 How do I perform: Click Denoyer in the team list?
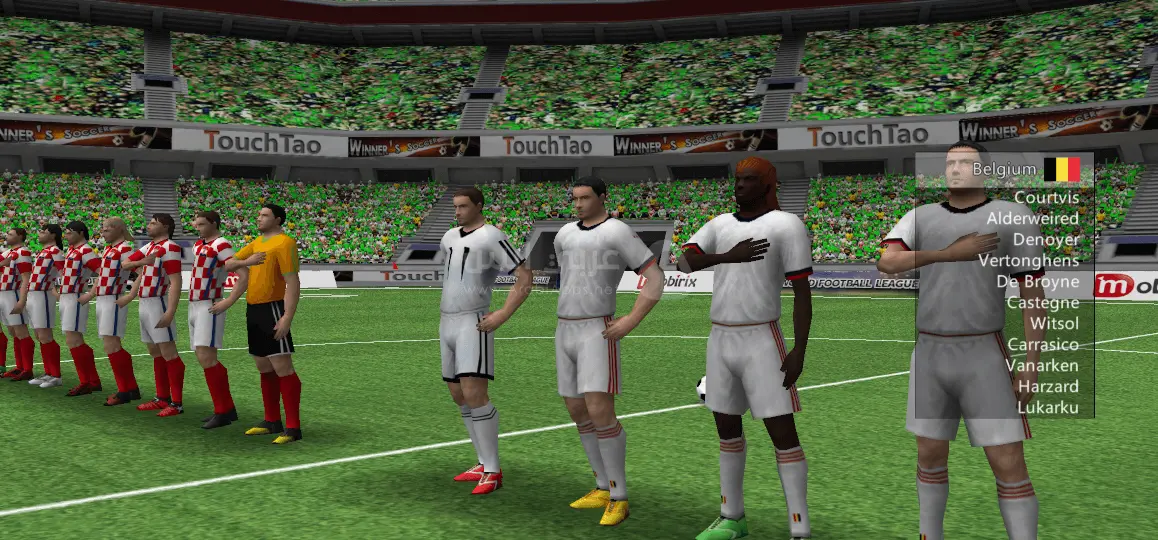coord(1045,240)
